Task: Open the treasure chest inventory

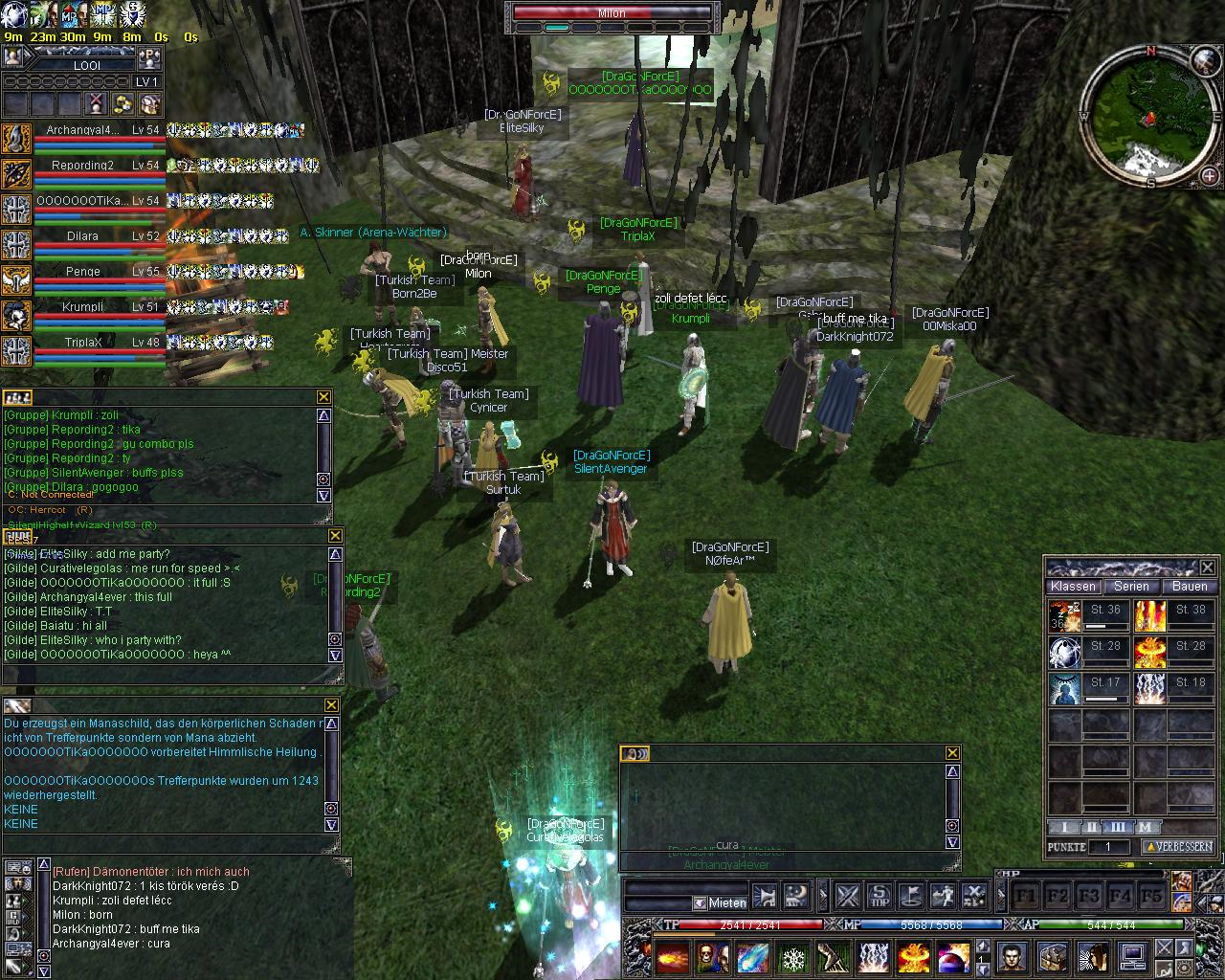Action: [x=1051, y=955]
